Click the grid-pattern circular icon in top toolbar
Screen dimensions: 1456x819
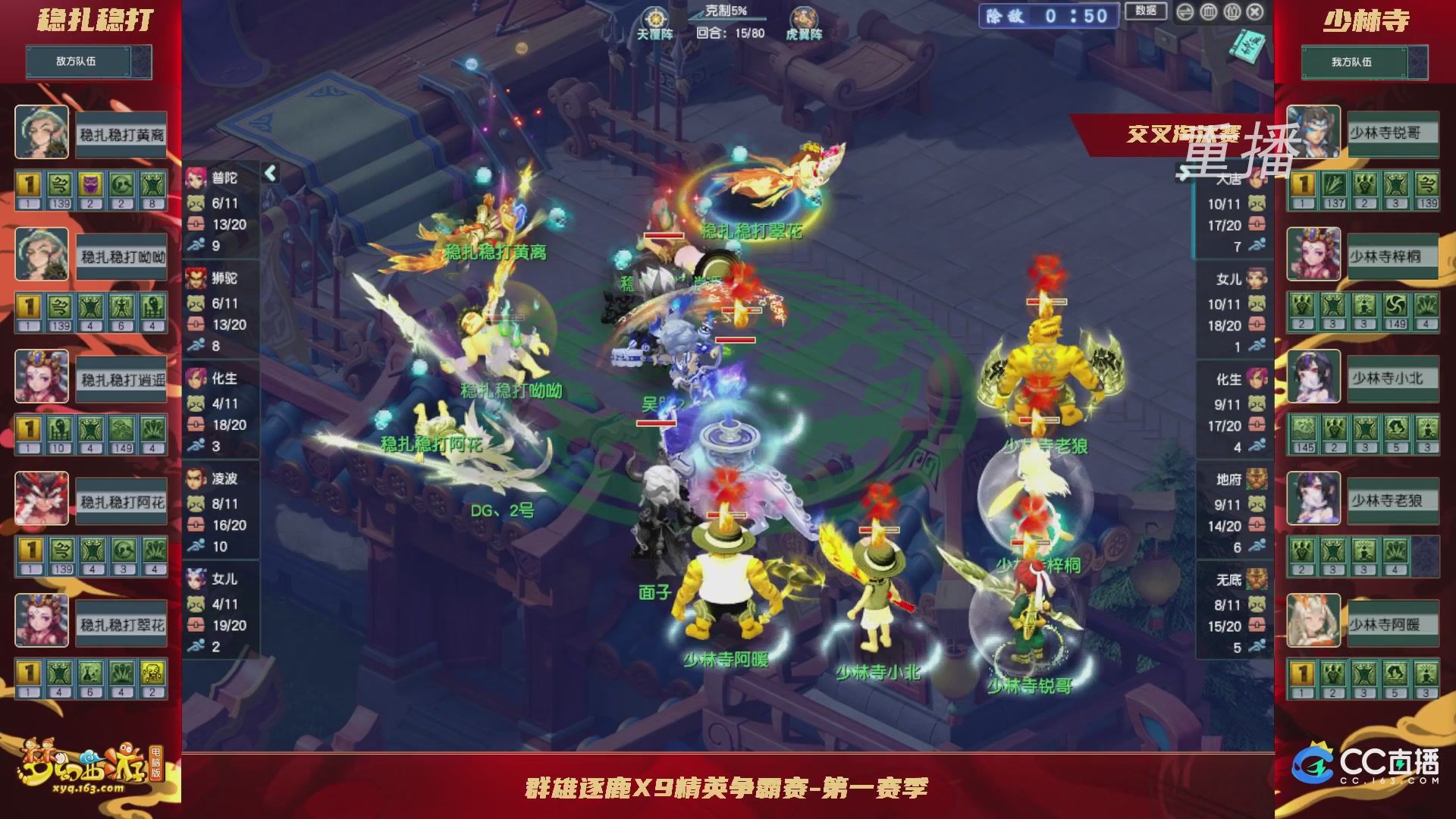click(x=1210, y=12)
